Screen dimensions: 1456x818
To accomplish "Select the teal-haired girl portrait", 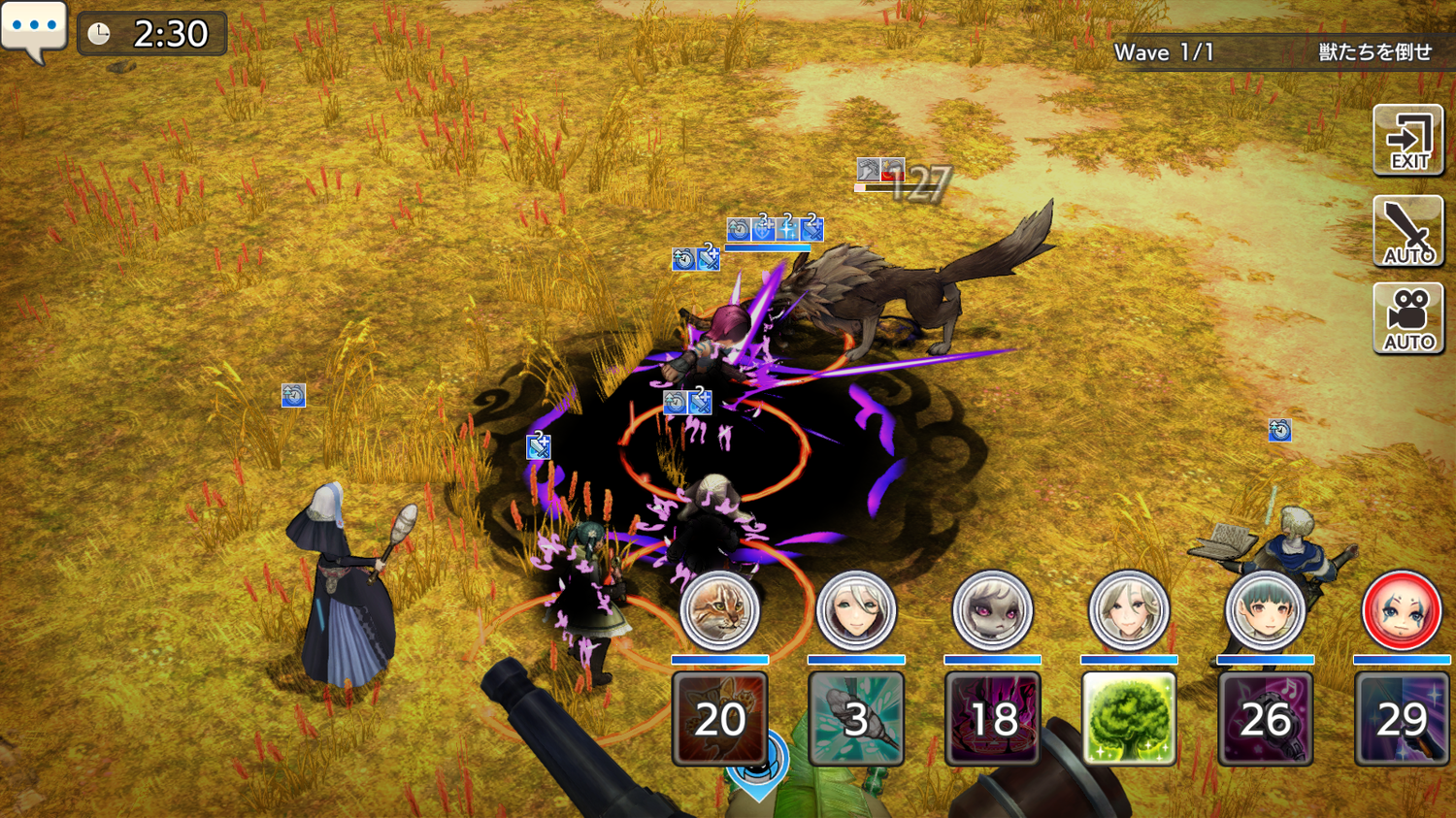I will pos(1265,610).
